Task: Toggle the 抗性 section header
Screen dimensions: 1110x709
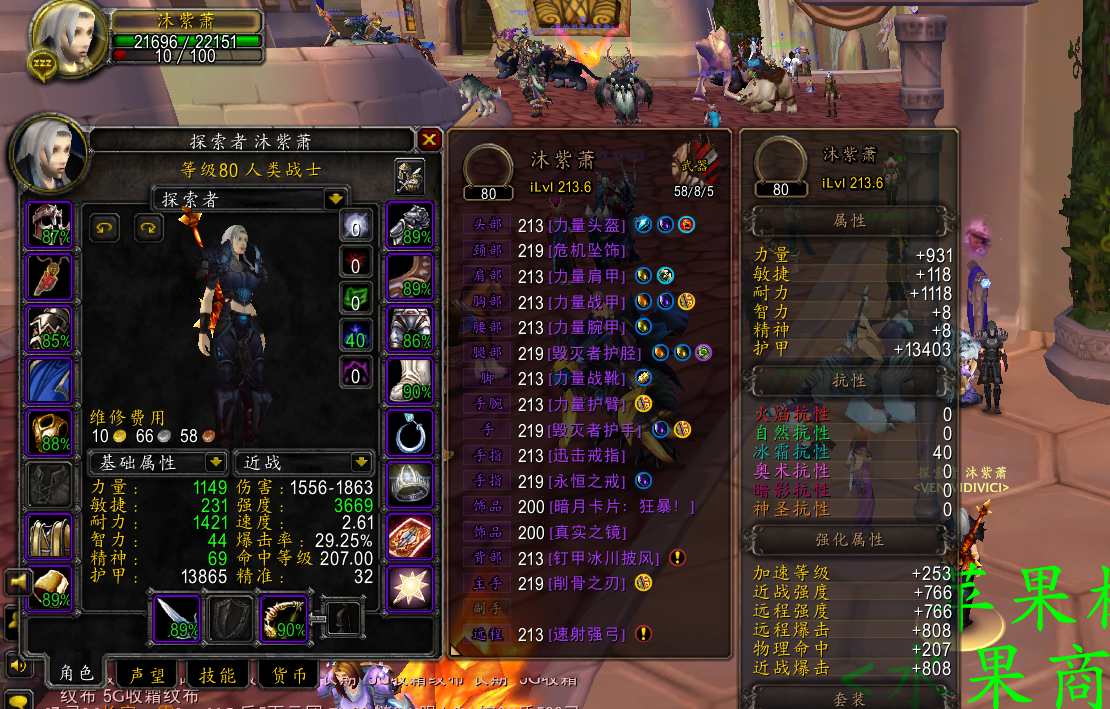Action: [849, 381]
